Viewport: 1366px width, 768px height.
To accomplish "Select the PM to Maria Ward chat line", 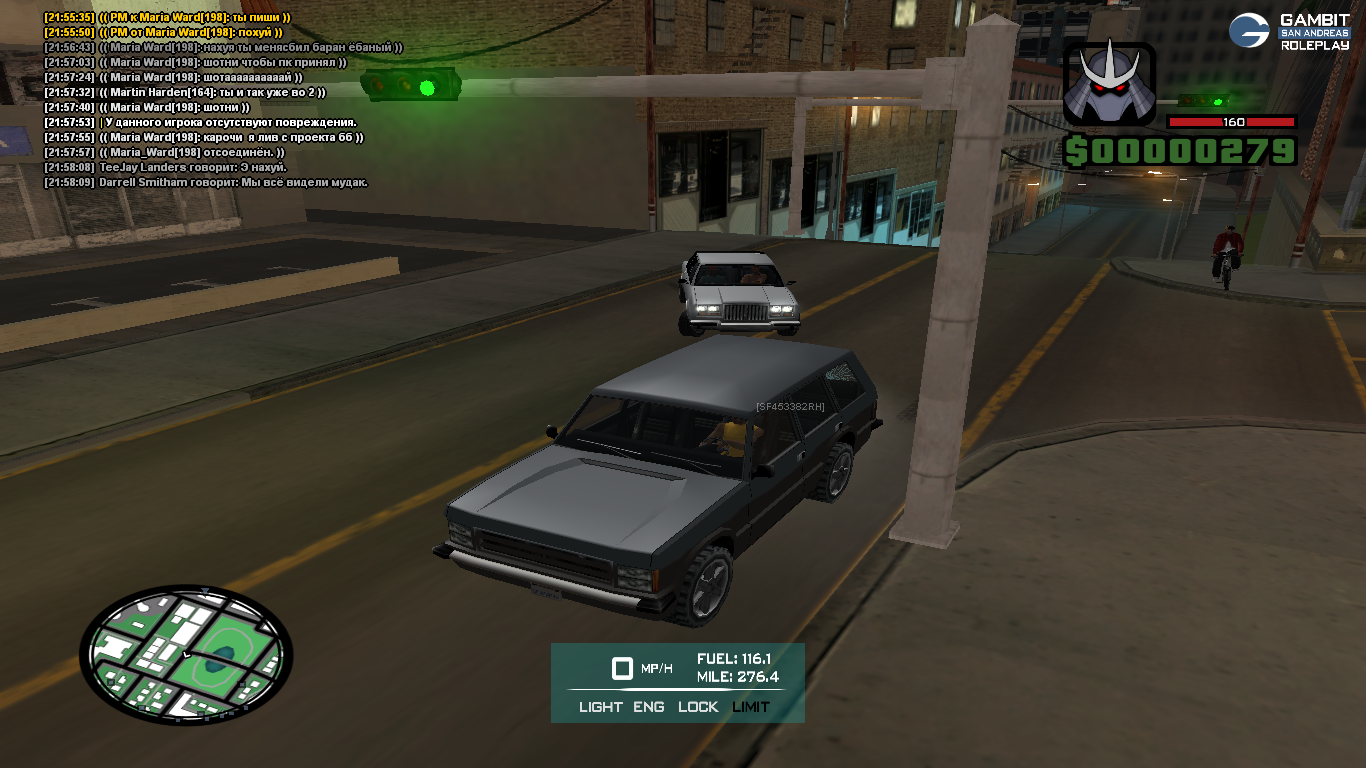I will [168, 18].
